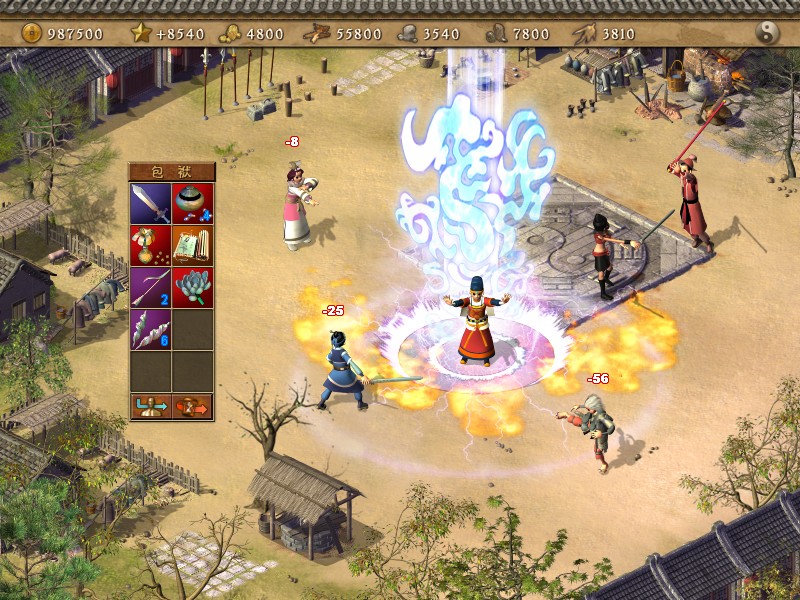Choose the twisted horn item slot
Screen dimensions: 800x600
(150, 329)
